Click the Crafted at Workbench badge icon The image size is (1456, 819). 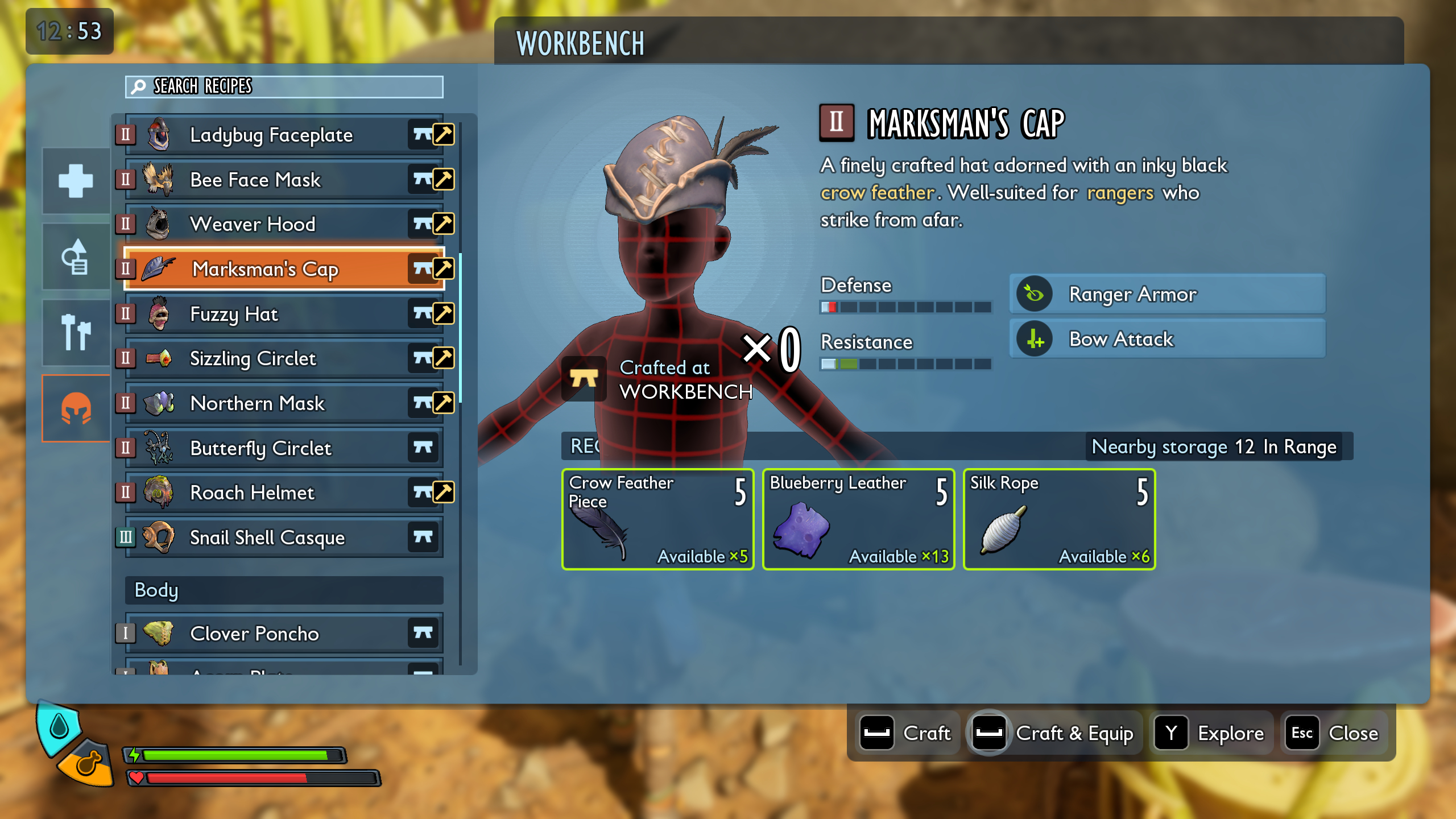(582, 378)
